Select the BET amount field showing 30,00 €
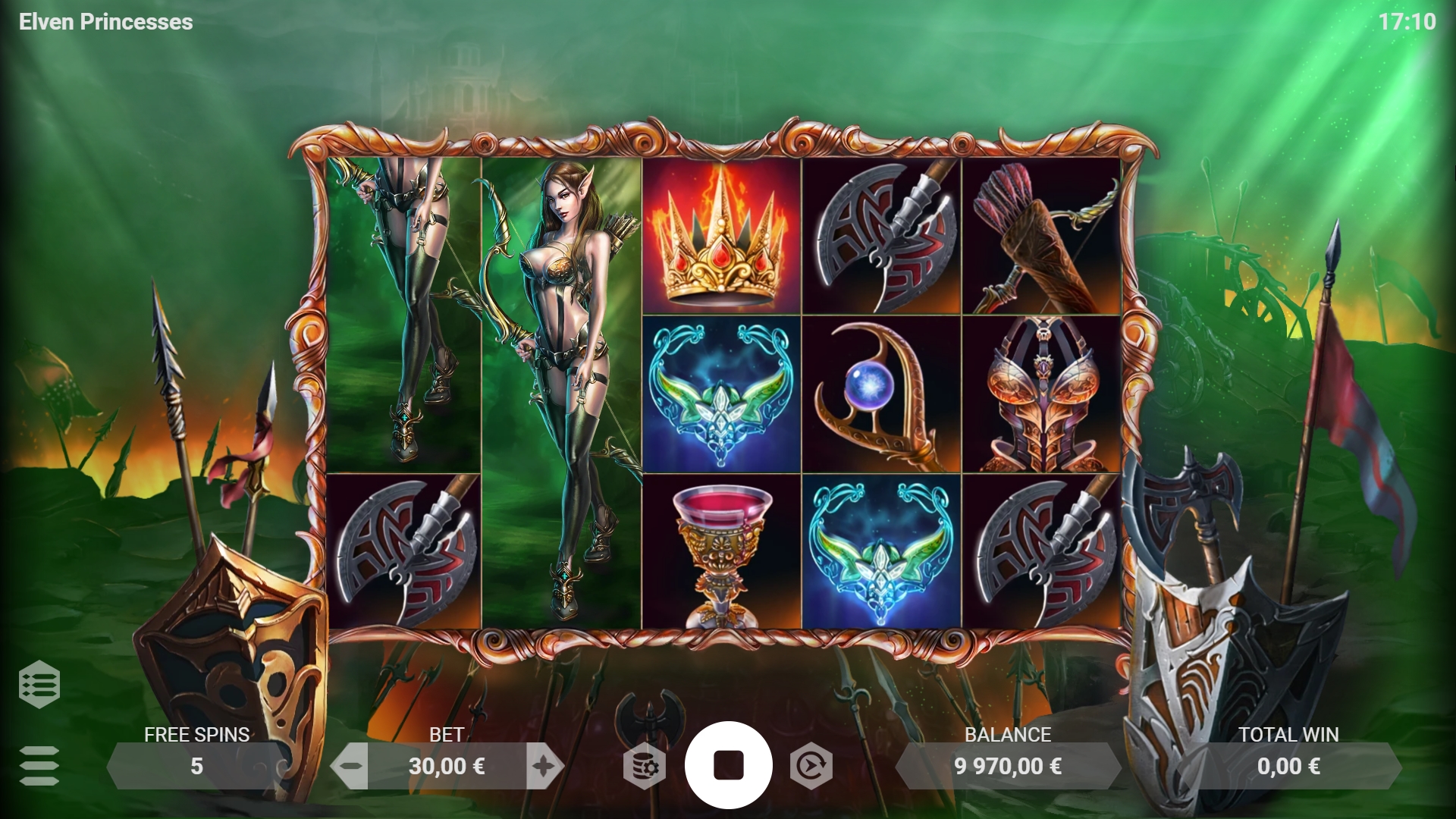 [x=448, y=765]
